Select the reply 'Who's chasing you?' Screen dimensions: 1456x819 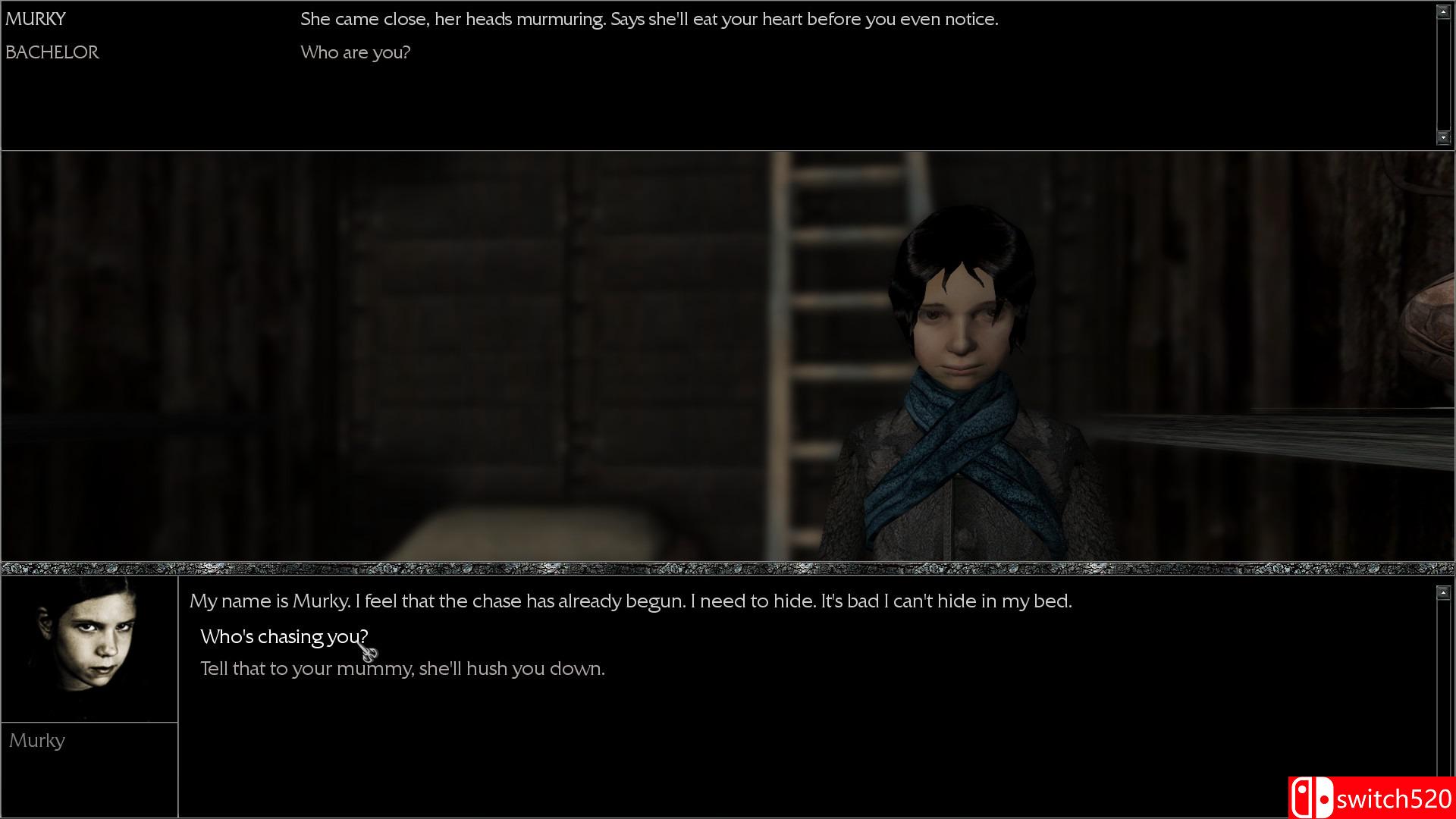[284, 637]
